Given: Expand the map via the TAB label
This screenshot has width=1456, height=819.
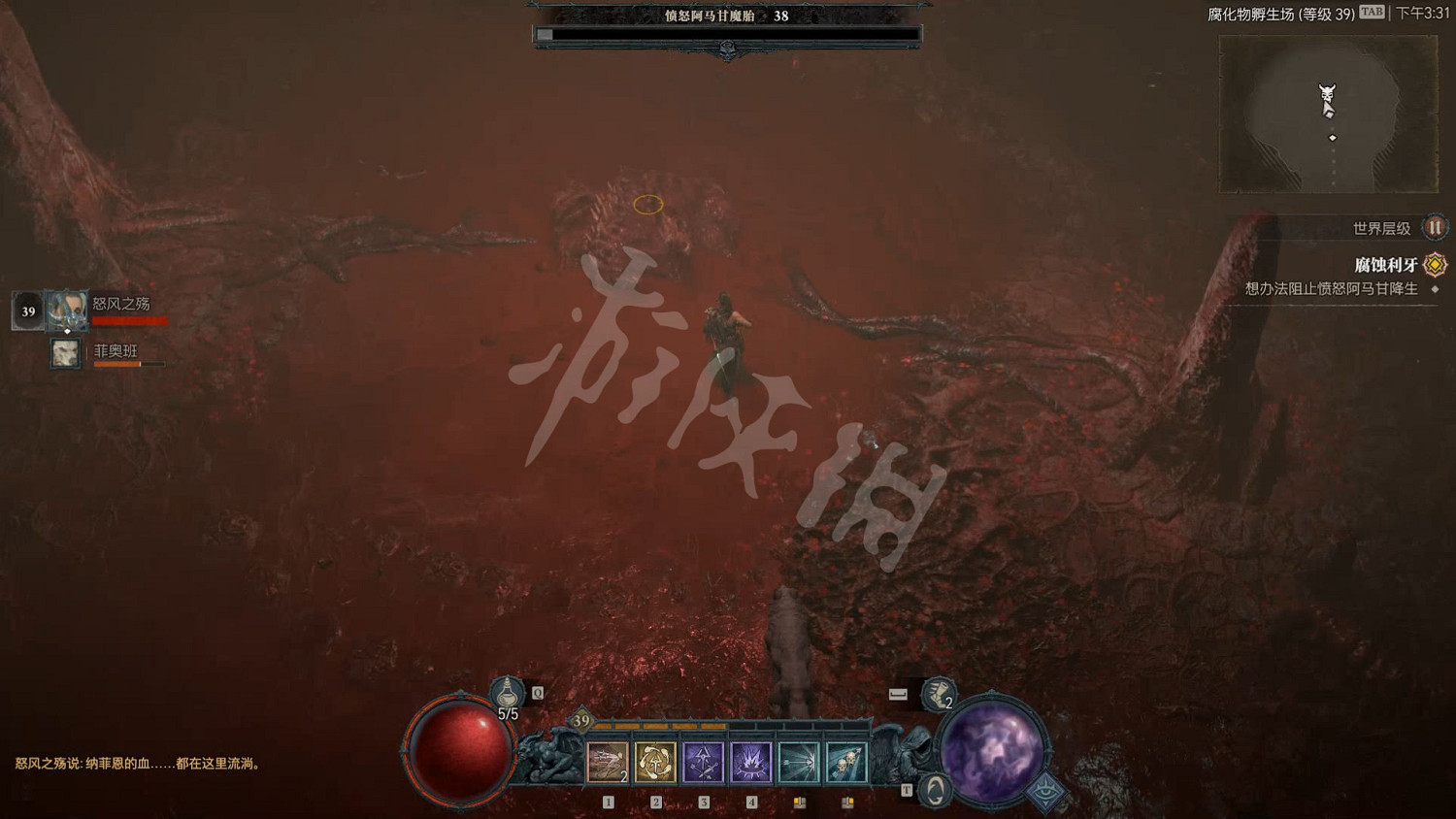Looking at the screenshot, I should pos(1371,12).
